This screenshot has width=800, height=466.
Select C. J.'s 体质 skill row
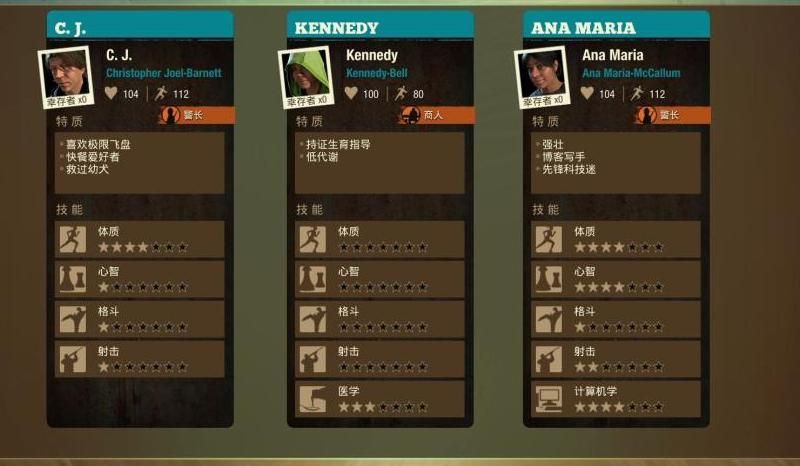140,239
